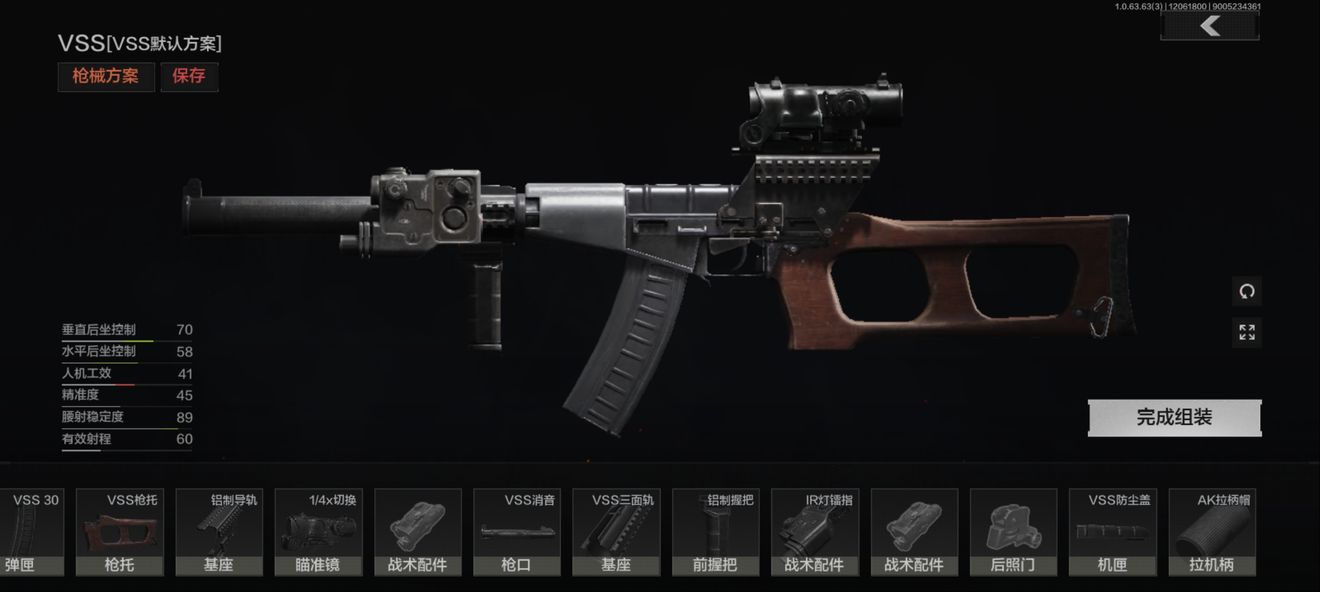Viewport: 1320px width, 592px height.
Task: Choose the VSS防尘盖 机匣 receiver slot
Action: 1112,532
